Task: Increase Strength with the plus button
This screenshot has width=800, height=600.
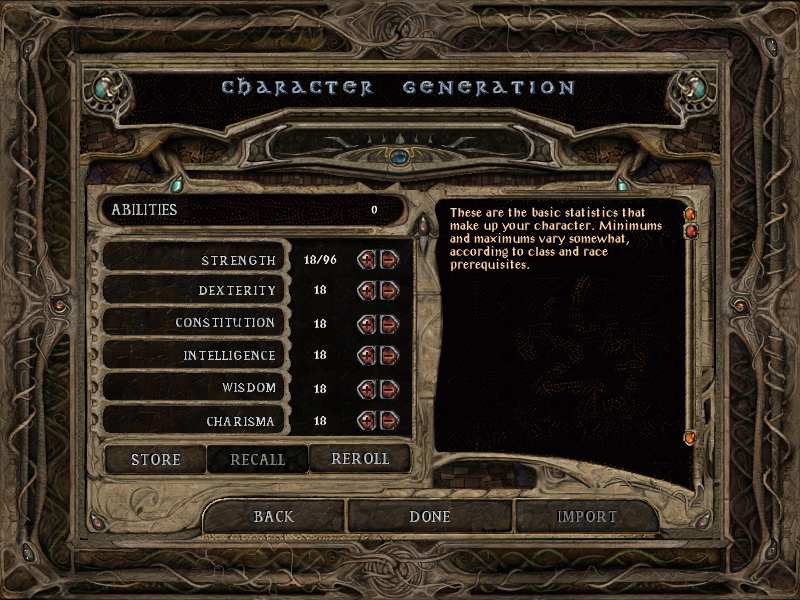Action: [367, 260]
